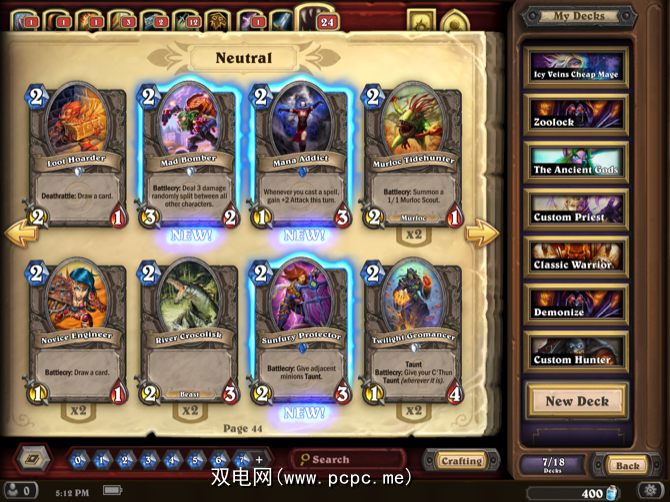Screen dimensions: 670x502
Task: Create a New Deck
Action: pyautogui.click(x=578, y=401)
